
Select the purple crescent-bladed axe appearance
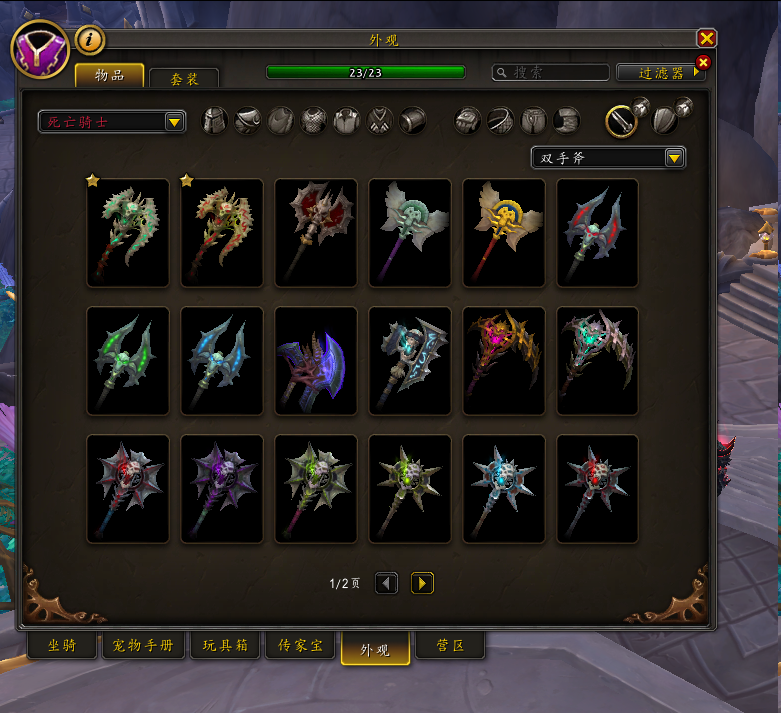[316, 361]
